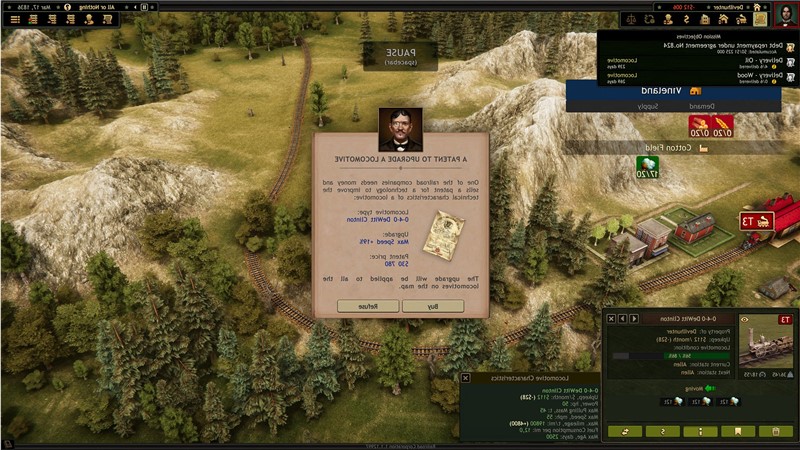
Task: Click the train panel dollar button
Action: coord(663,431)
